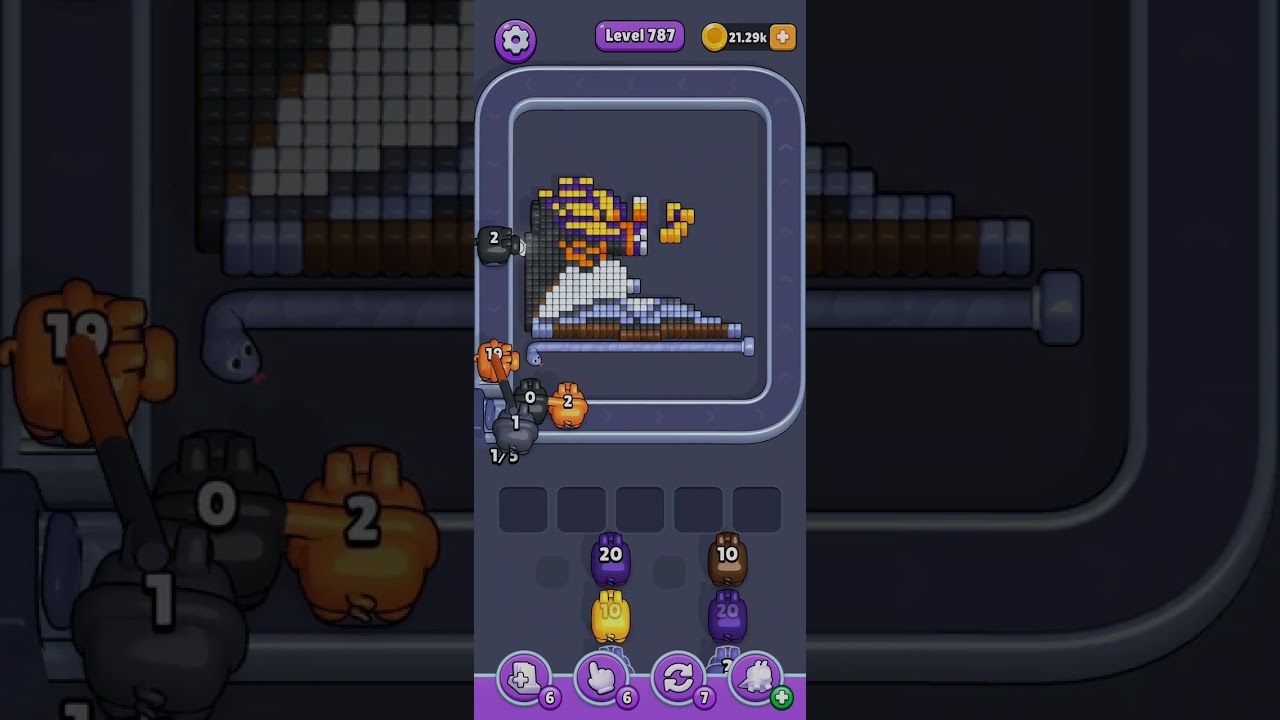
Task: Select the brown 10 shooter
Action: coord(727,560)
